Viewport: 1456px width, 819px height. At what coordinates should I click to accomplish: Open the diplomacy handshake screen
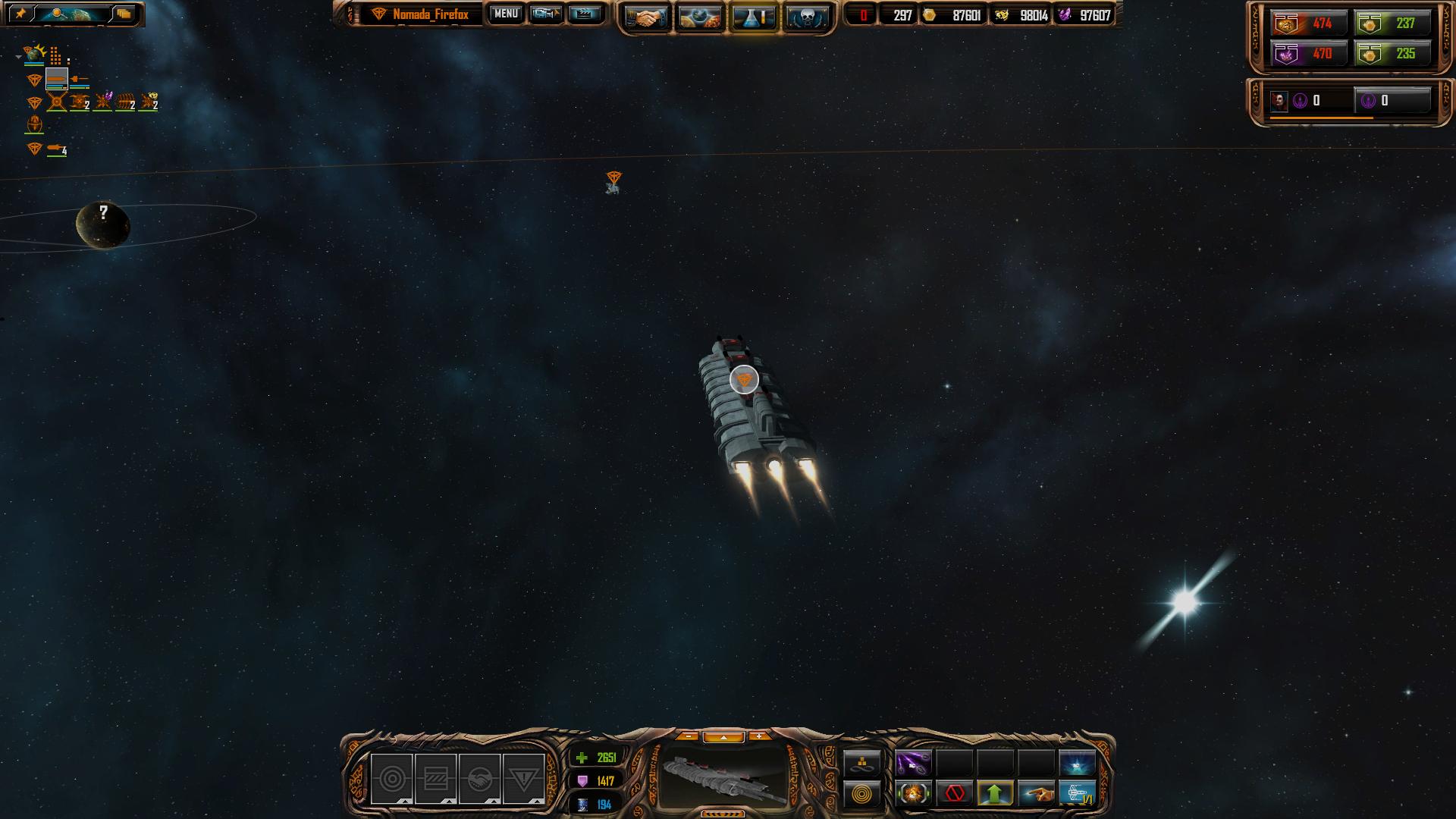(646, 18)
